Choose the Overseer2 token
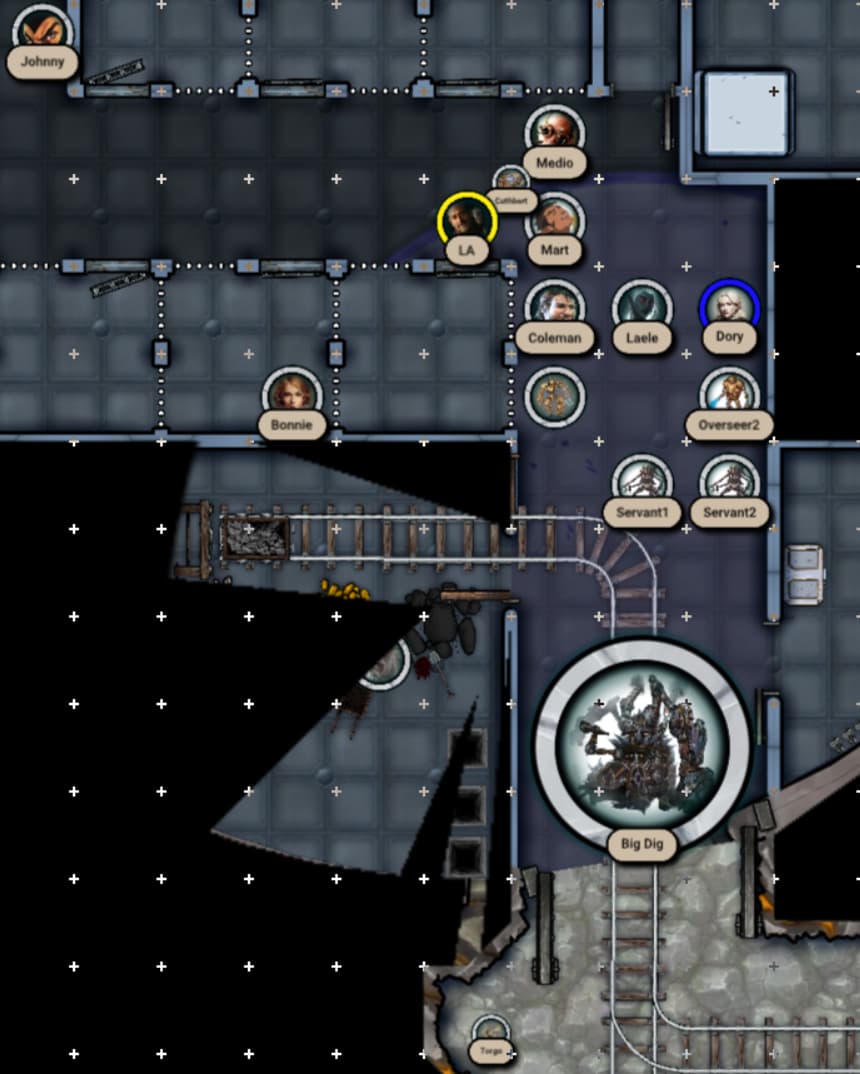 (x=729, y=395)
